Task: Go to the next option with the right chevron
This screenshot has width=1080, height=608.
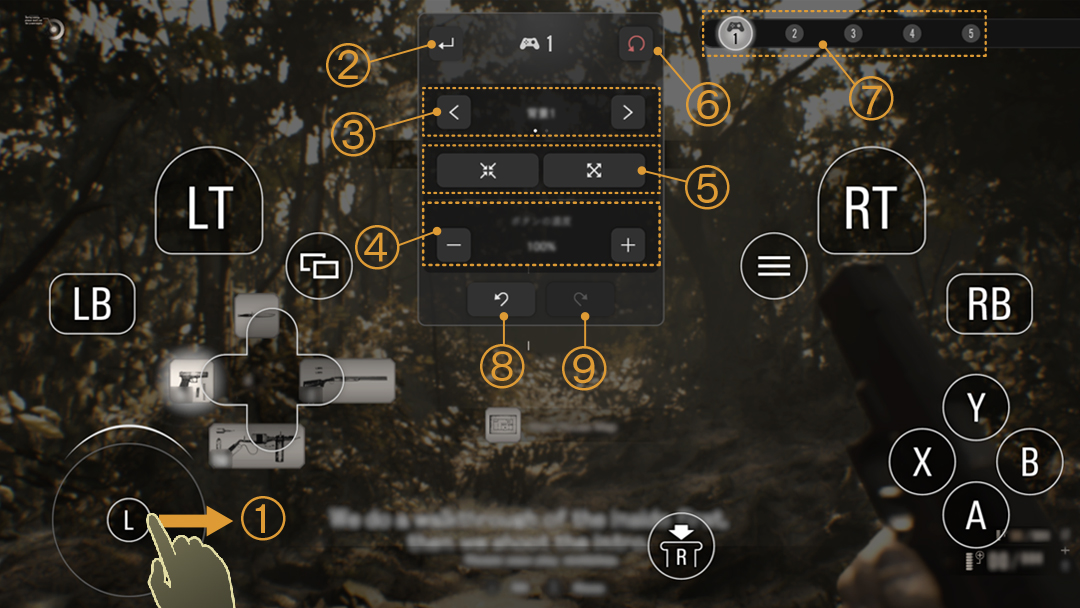Action: [x=627, y=112]
